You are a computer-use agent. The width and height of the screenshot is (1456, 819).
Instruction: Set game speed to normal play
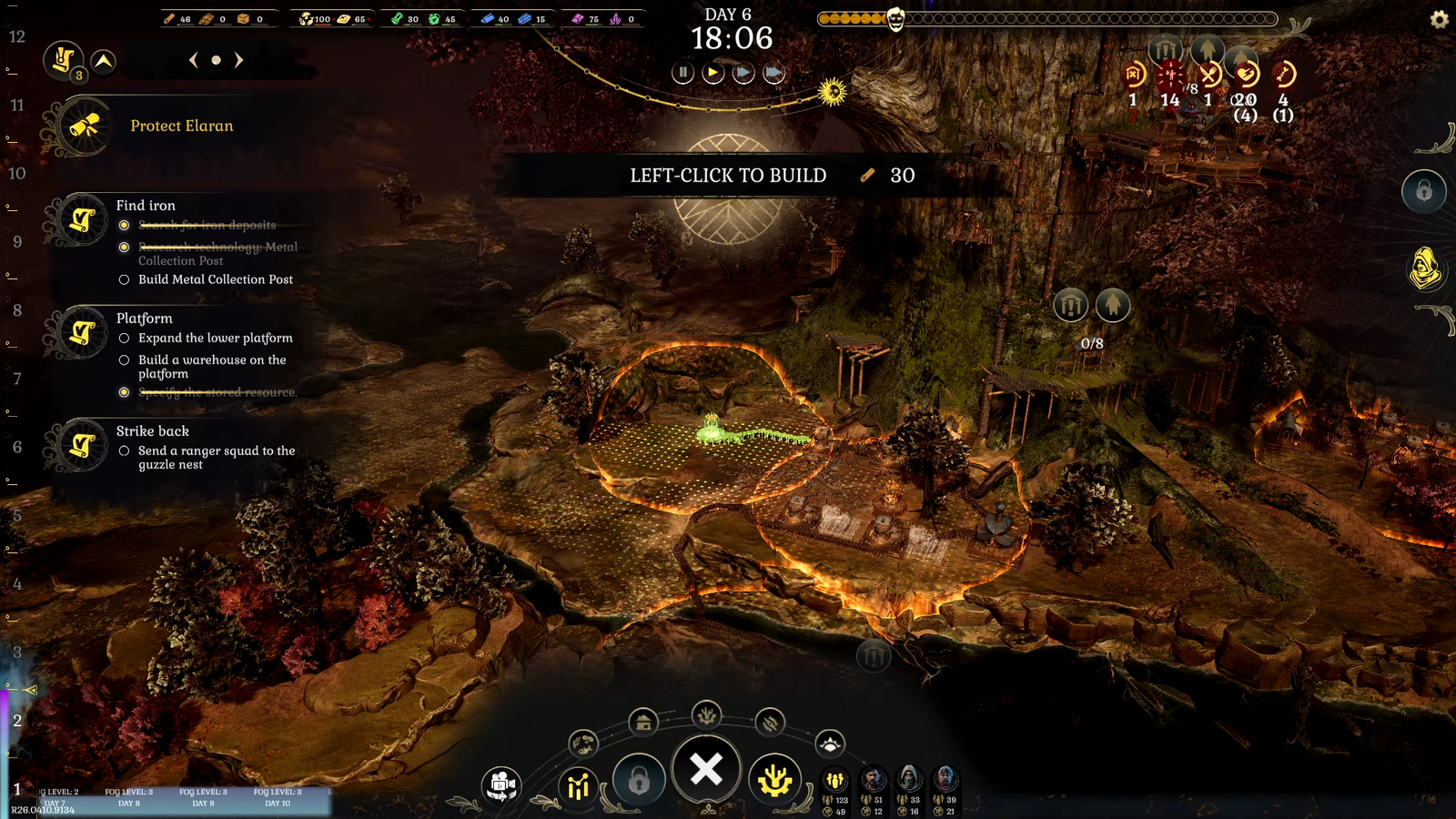click(x=713, y=73)
